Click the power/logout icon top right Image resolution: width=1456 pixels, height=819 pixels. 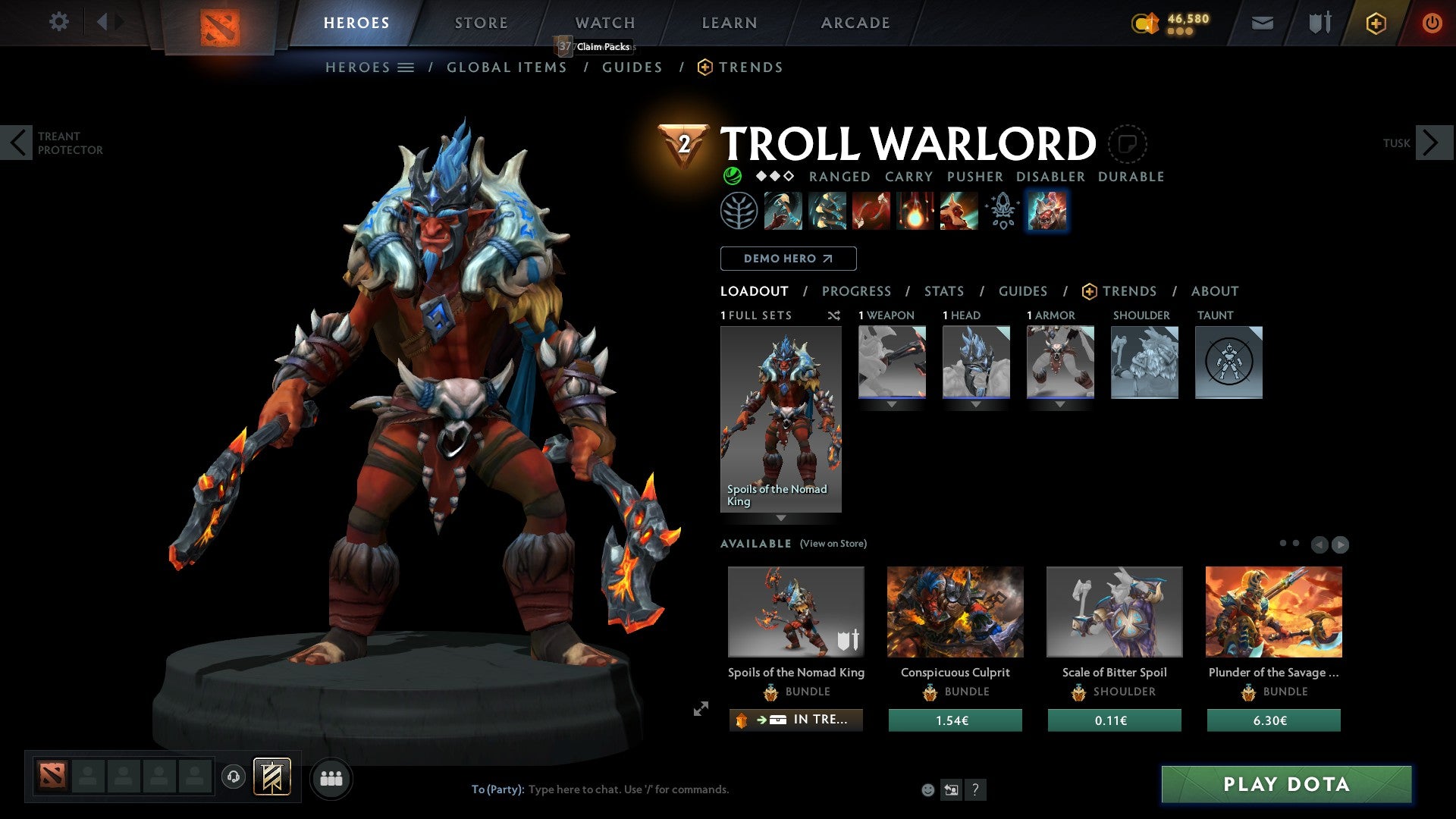pos(1432,23)
